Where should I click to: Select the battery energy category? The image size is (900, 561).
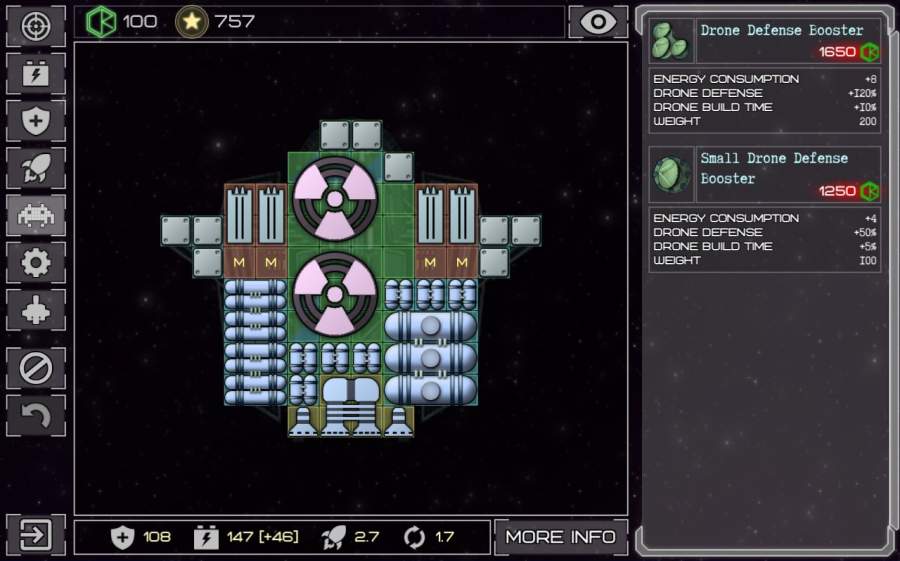click(x=35, y=74)
